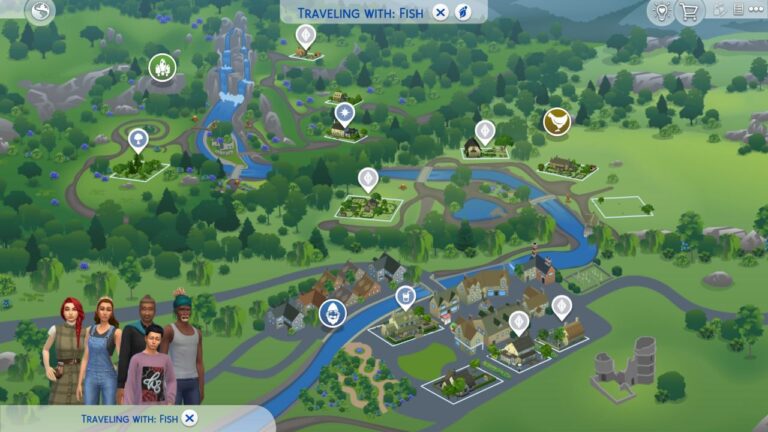Select the empty outlined lot near the river
Viewport: 768px width, 432px height.
[x=622, y=207]
